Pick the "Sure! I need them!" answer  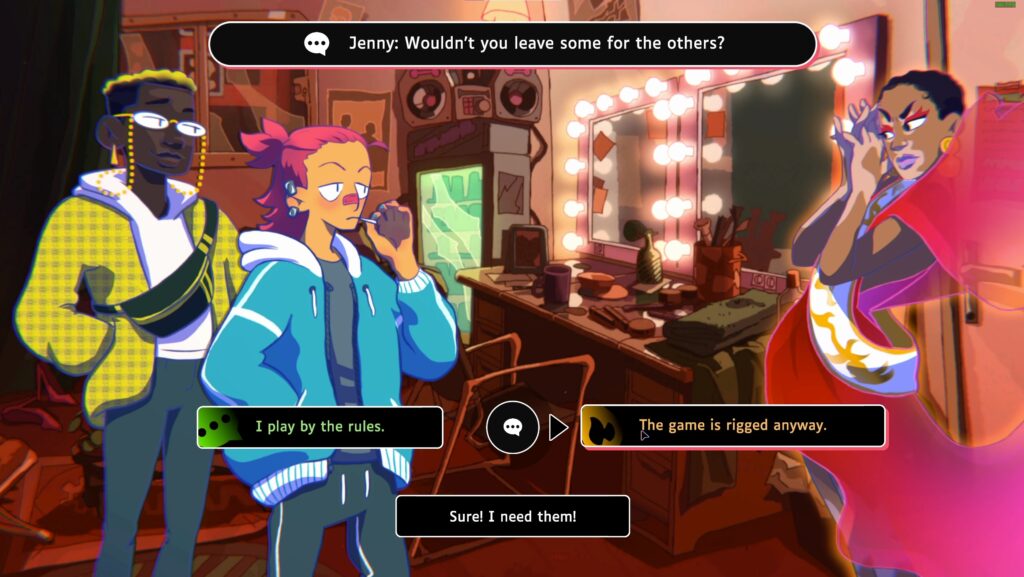coord(512,516)
